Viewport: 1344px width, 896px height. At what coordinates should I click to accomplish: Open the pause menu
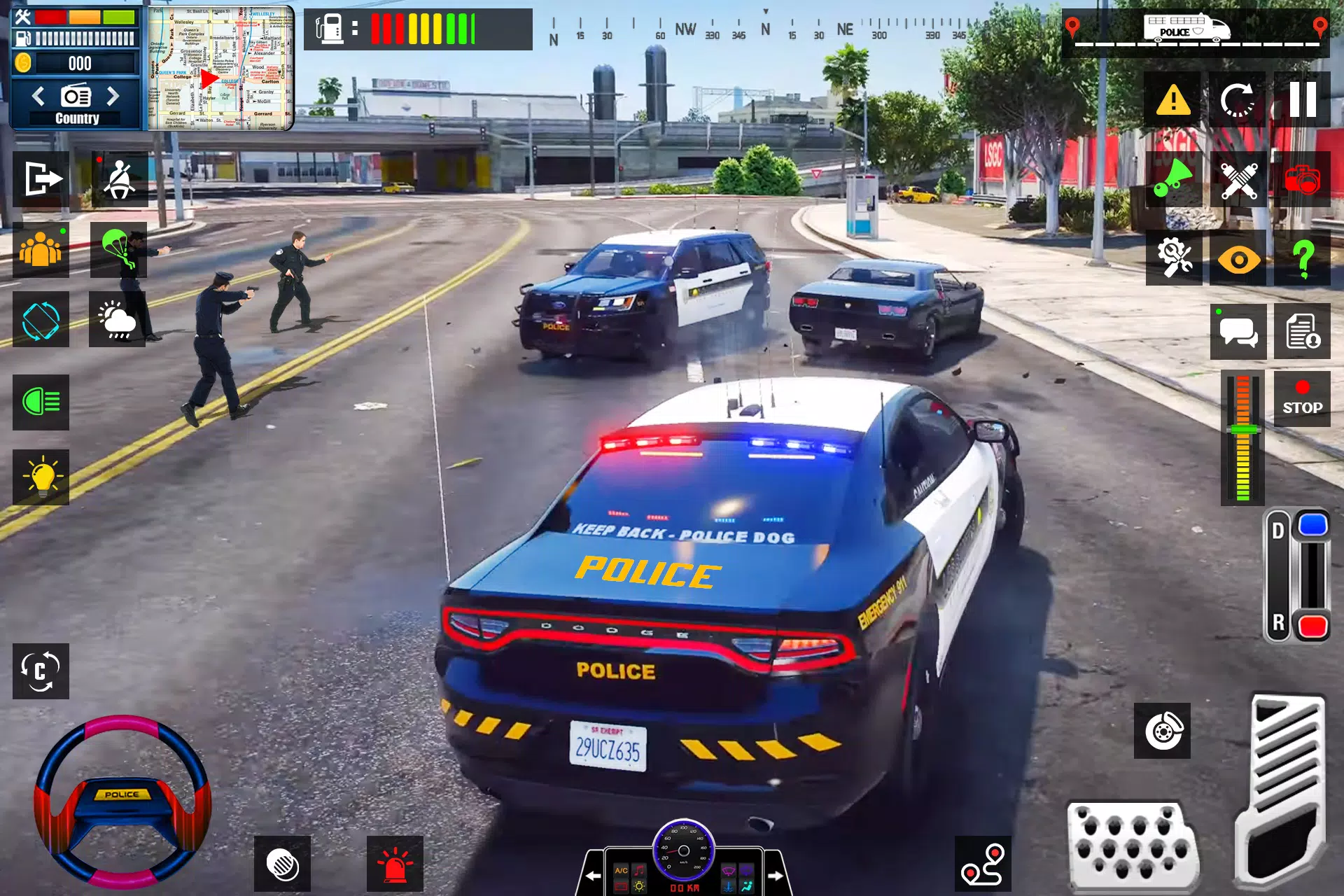pos(1303,98)
